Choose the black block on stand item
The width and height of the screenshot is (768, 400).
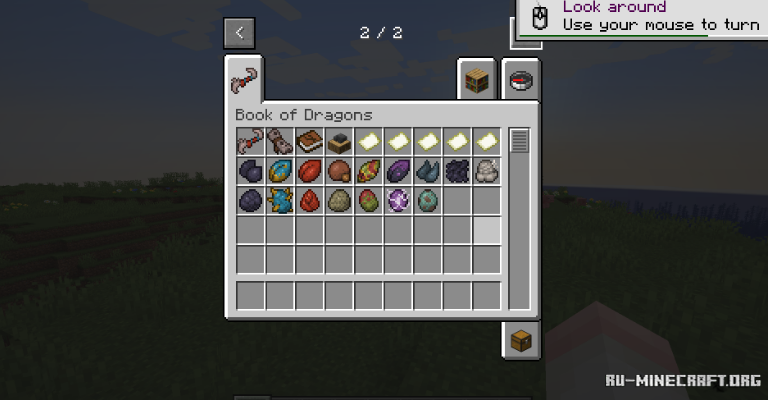[339, 141]
